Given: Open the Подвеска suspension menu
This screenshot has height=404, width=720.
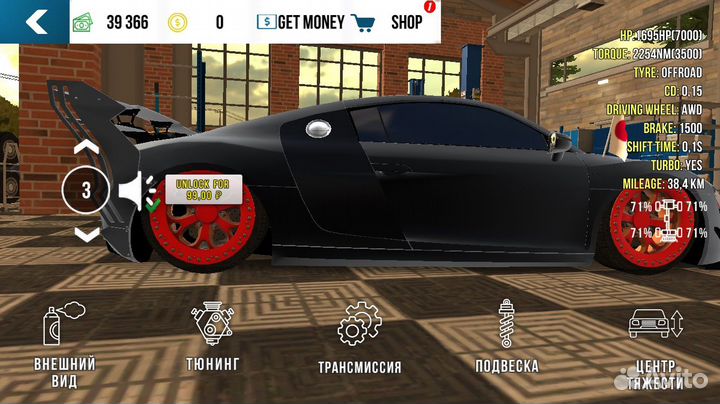Looking at the screenshot, I should point(506,339).
